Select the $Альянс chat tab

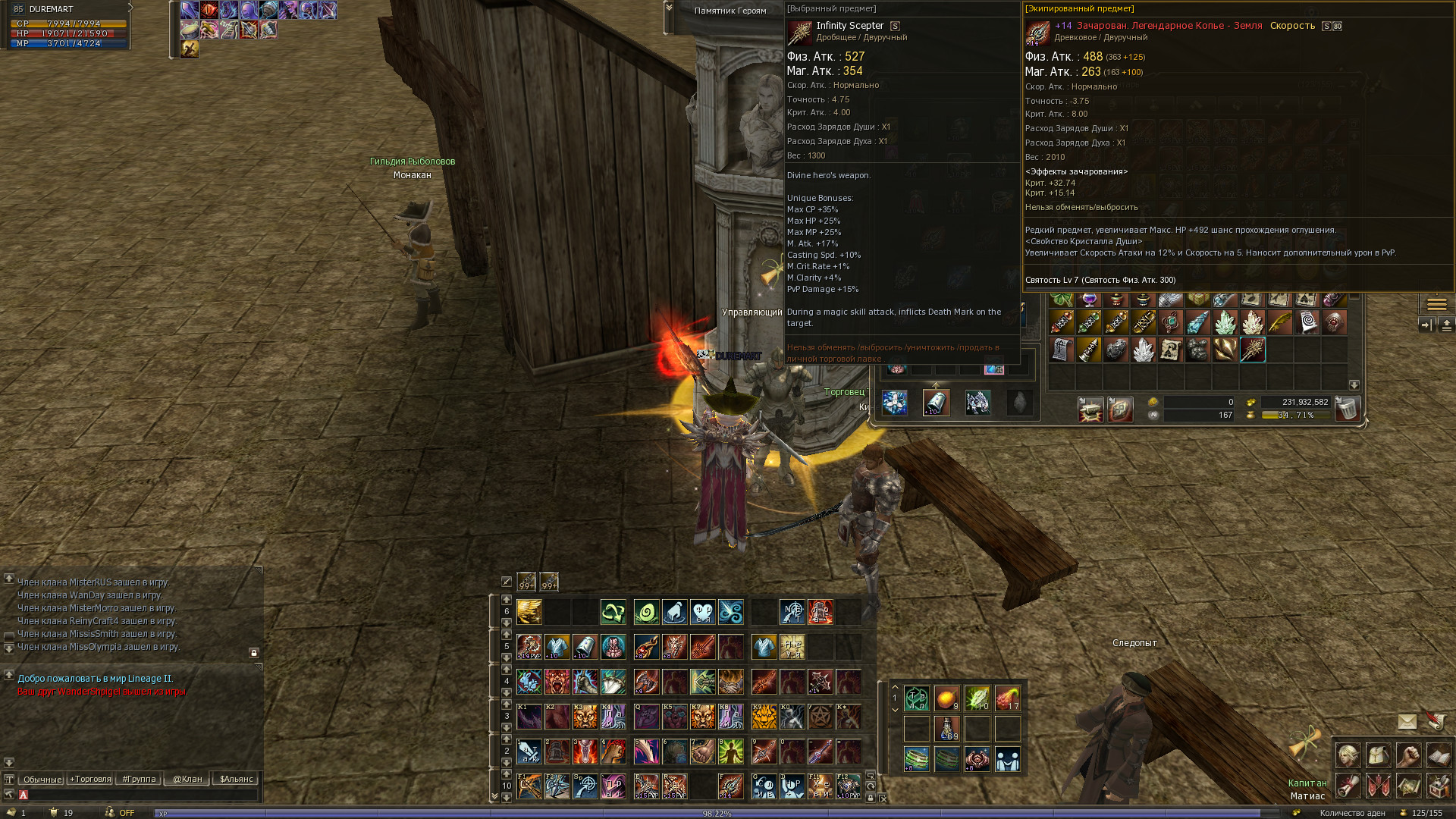click(236, 779)
